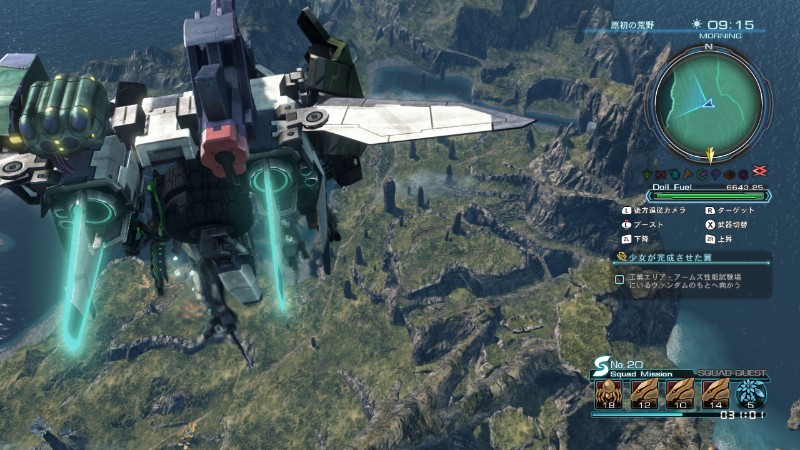Click the Squad Quest label
The height and width of the screenshot is (450, 800).
click(733, 371)
